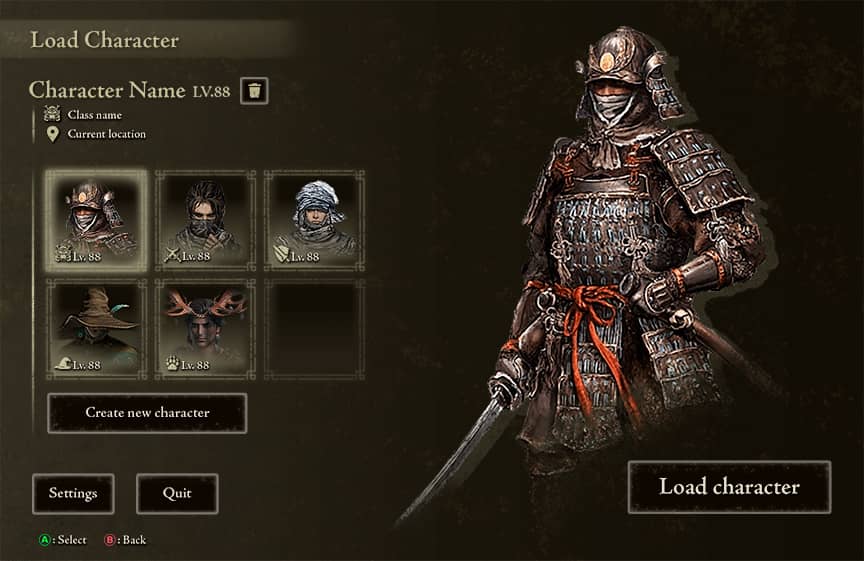Choose the antler-headdress character tile
The image size is (864, 561).
(x=205, y=328)
